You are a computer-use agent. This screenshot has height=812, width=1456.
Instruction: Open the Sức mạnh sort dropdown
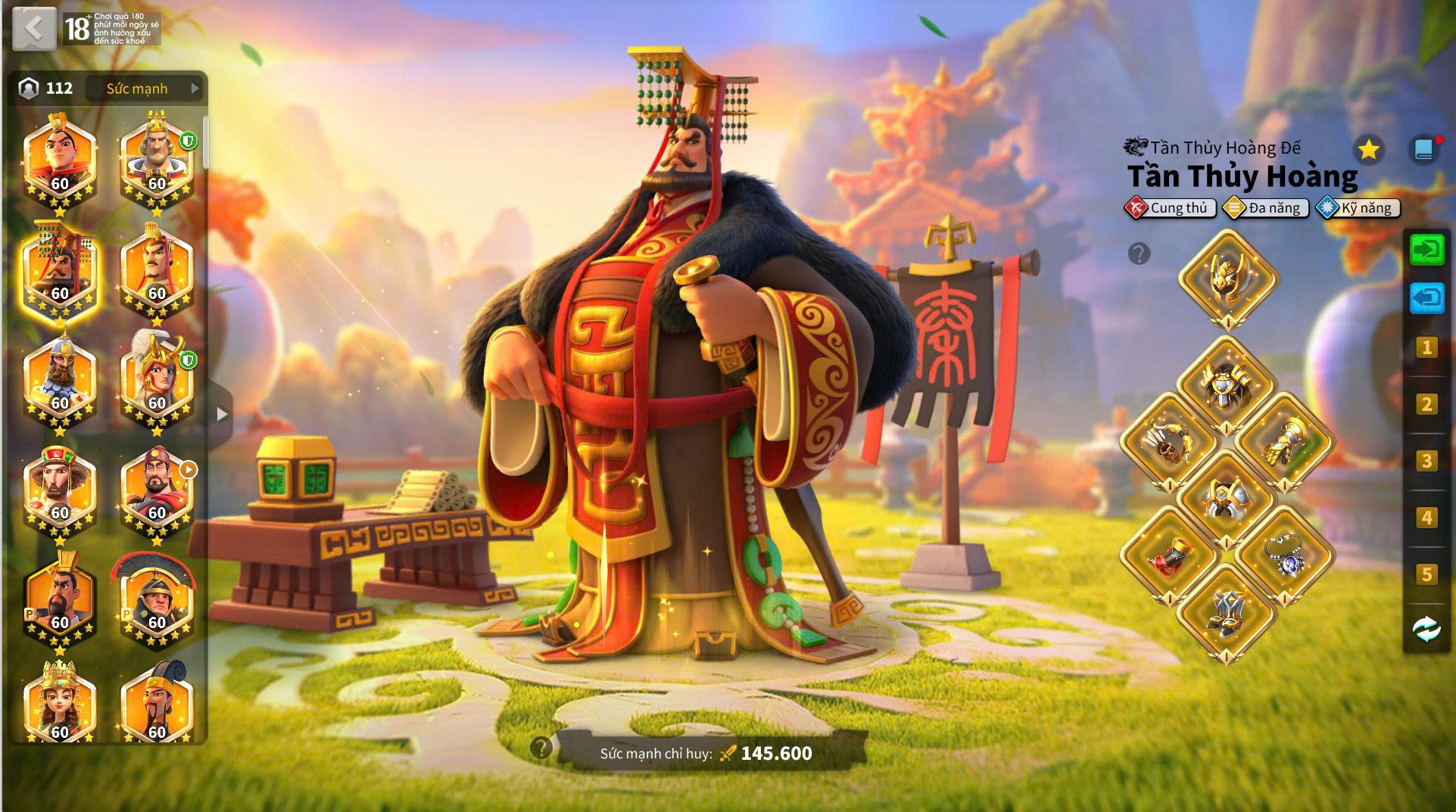[x=144, y=89]
